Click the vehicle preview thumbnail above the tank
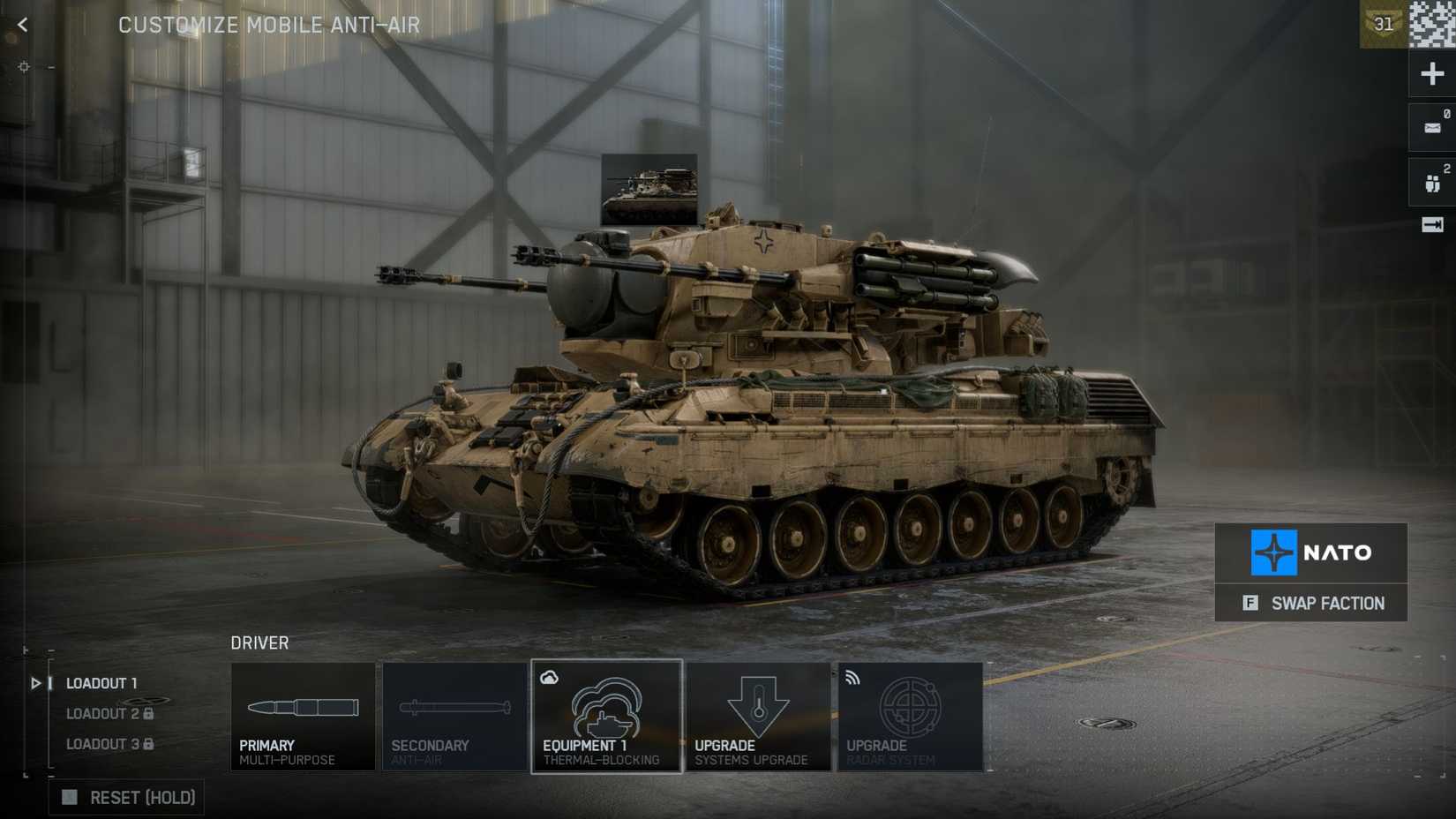 pos(649,187)
